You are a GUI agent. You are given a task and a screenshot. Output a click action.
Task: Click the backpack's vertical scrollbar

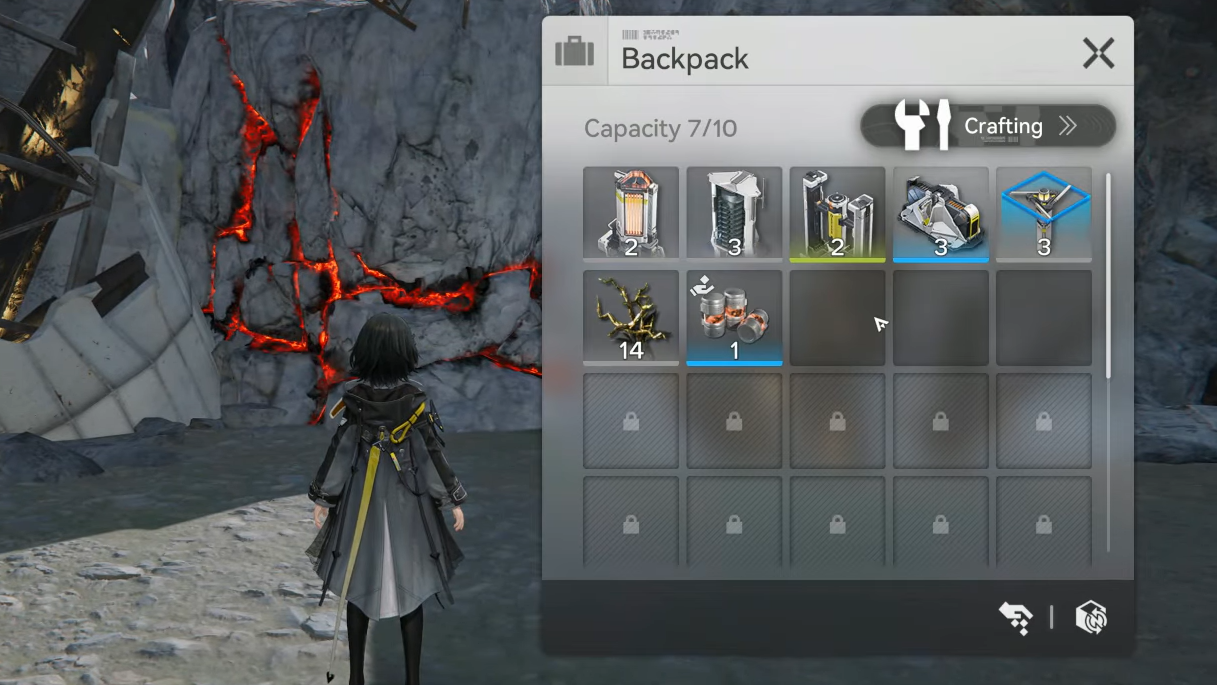1108,276
